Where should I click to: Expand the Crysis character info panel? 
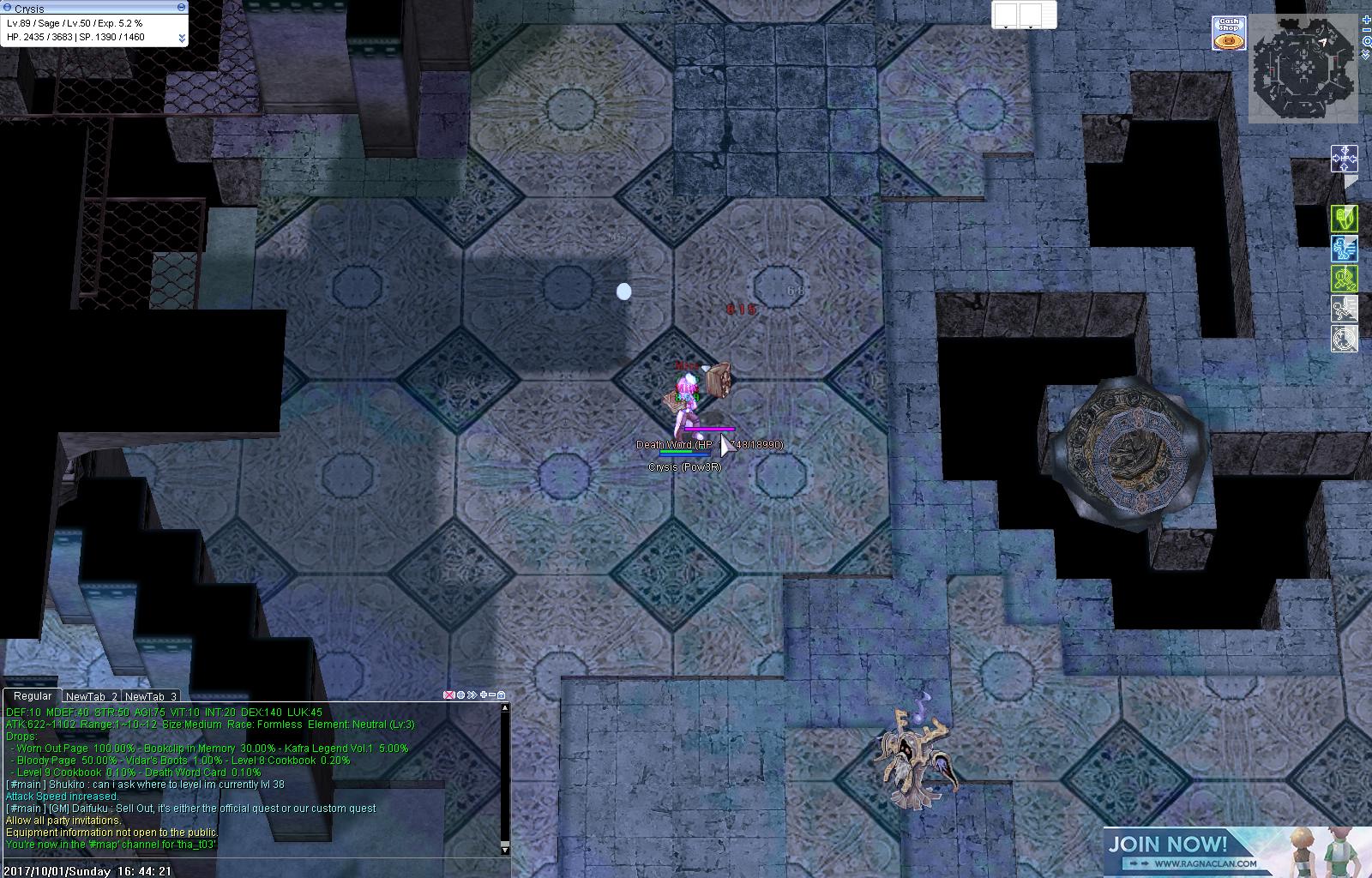pos(181,37)
